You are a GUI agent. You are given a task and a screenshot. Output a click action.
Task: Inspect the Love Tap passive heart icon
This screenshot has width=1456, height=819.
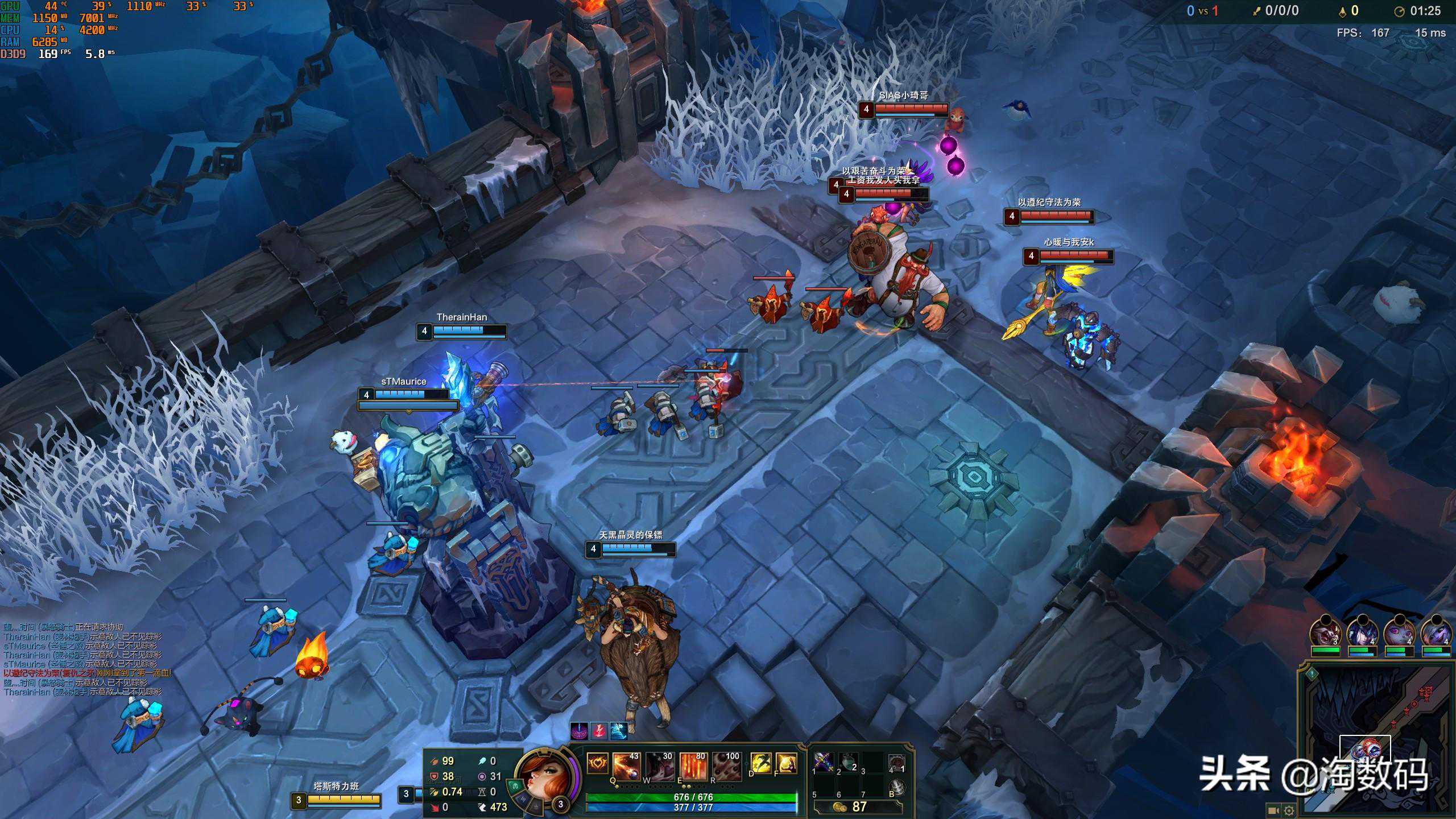pos(597,763)
